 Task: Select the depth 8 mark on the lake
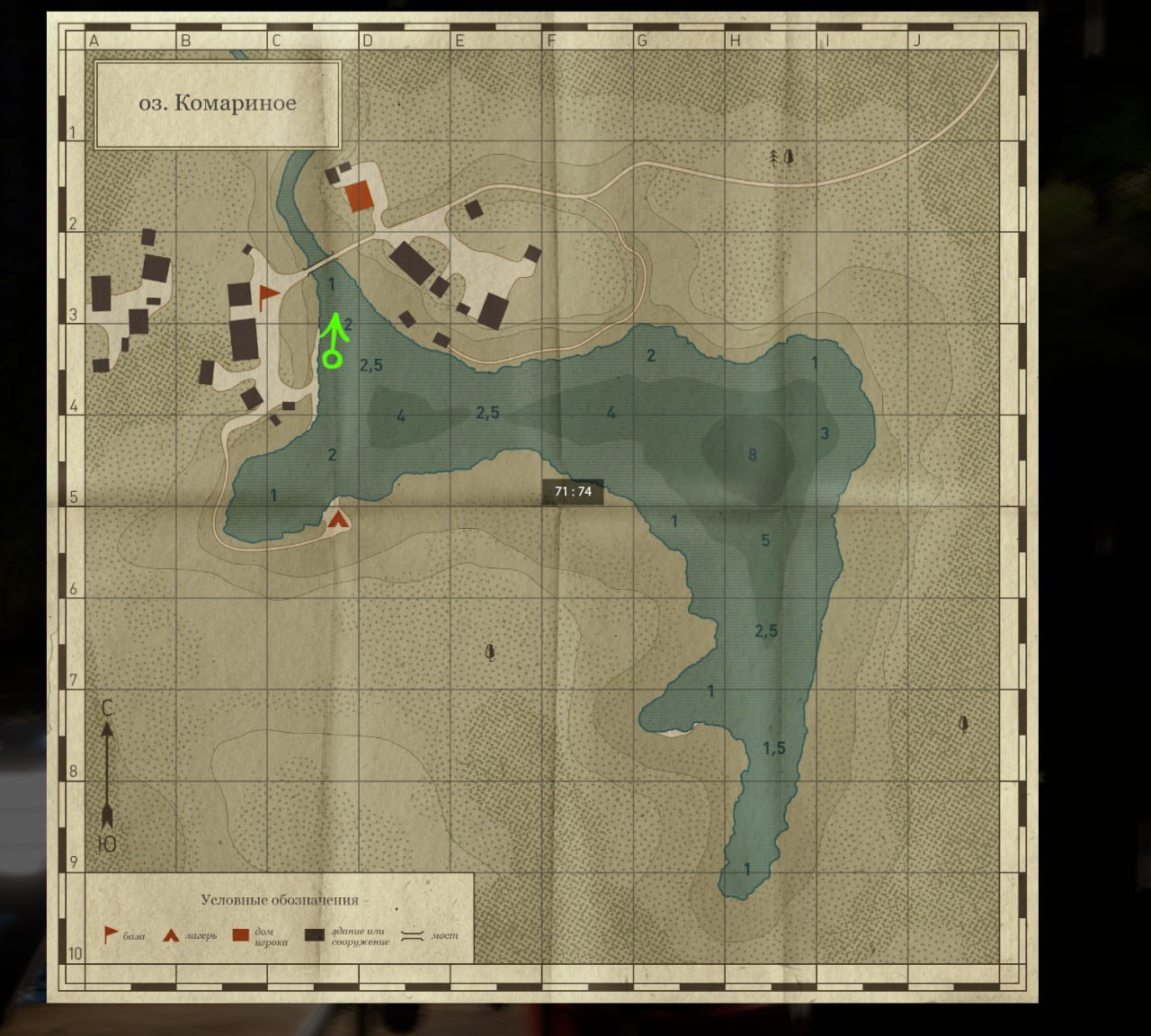753,454
